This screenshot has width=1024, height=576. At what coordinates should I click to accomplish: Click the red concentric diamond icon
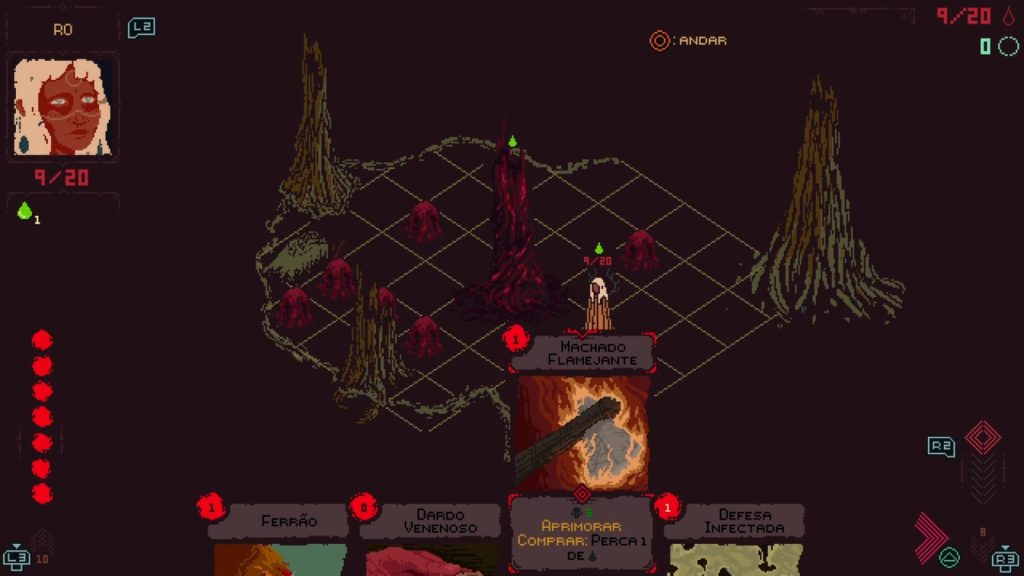(x=982, y=438)
